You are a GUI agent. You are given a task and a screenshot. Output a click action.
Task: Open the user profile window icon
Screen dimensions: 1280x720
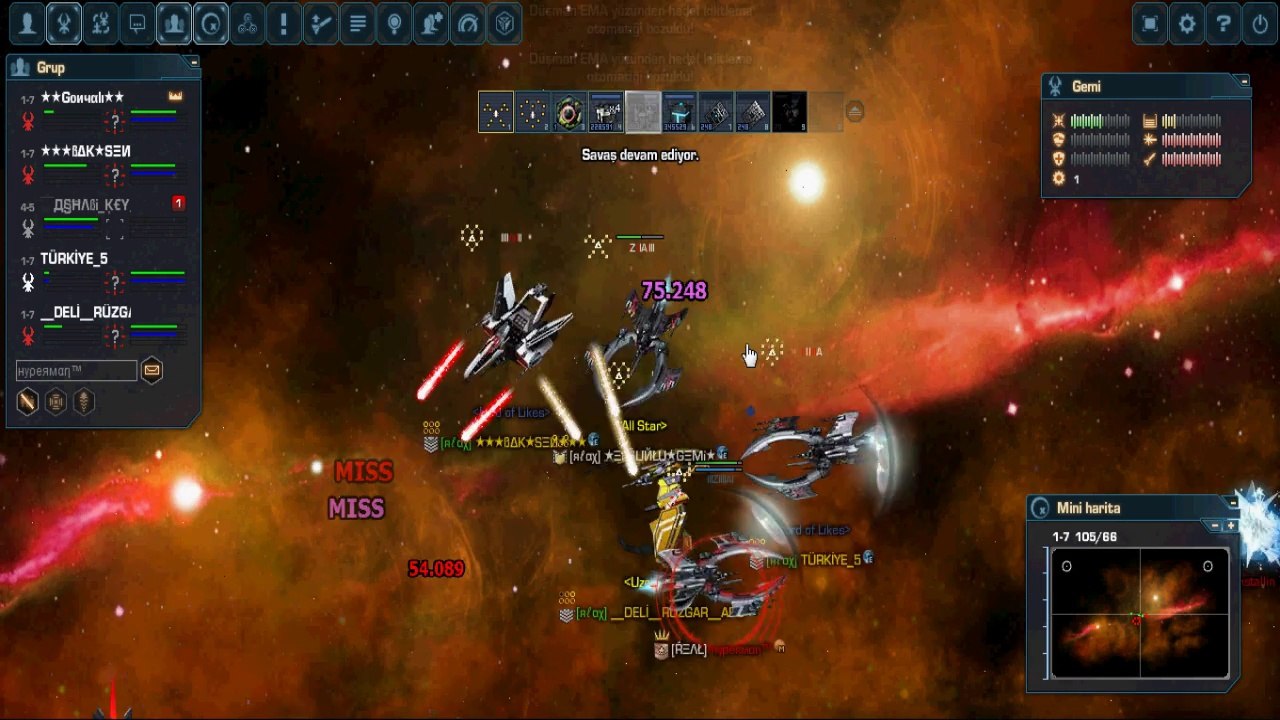click(28, 24)
